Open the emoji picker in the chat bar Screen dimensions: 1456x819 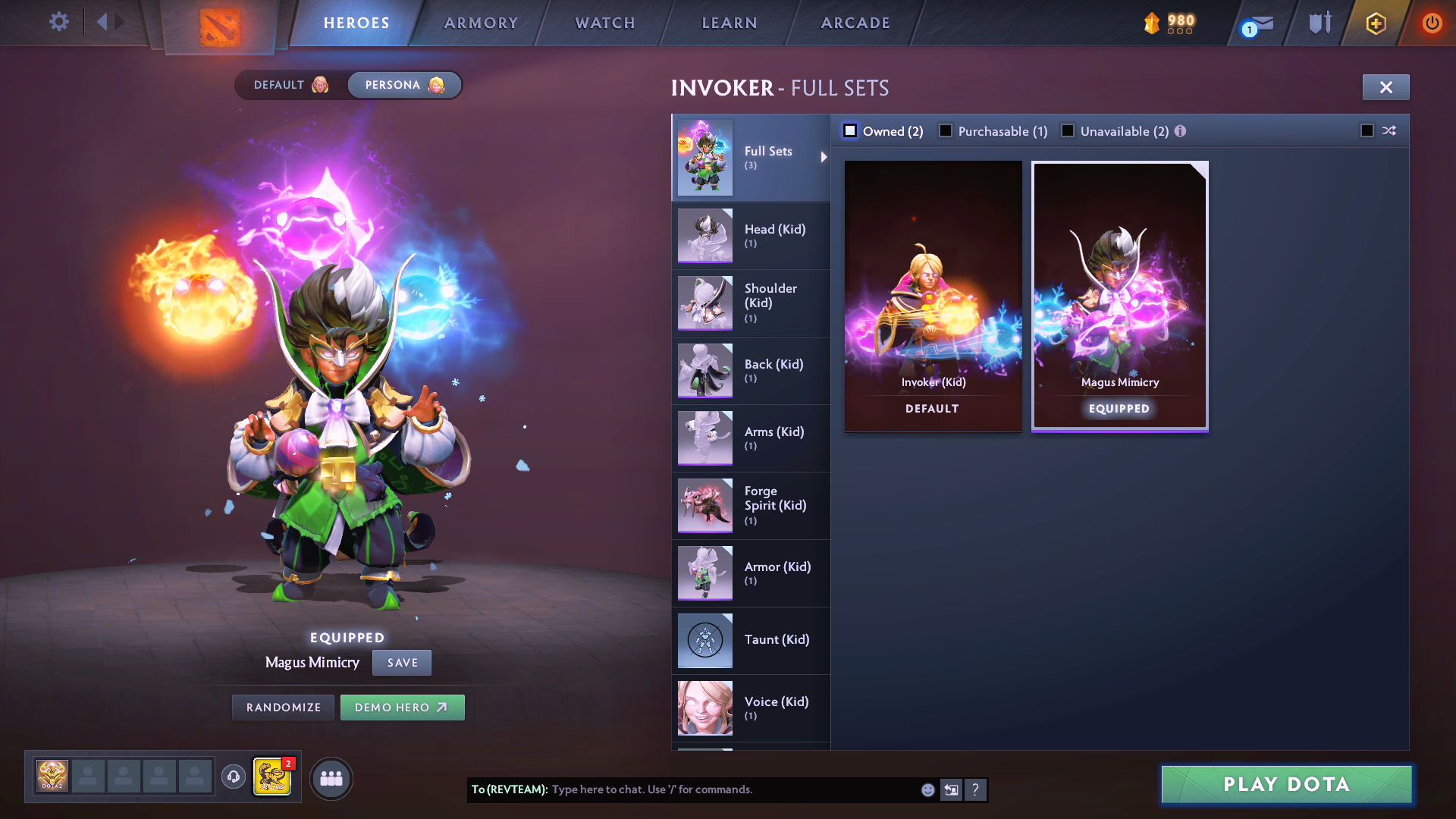pos(927,789)
